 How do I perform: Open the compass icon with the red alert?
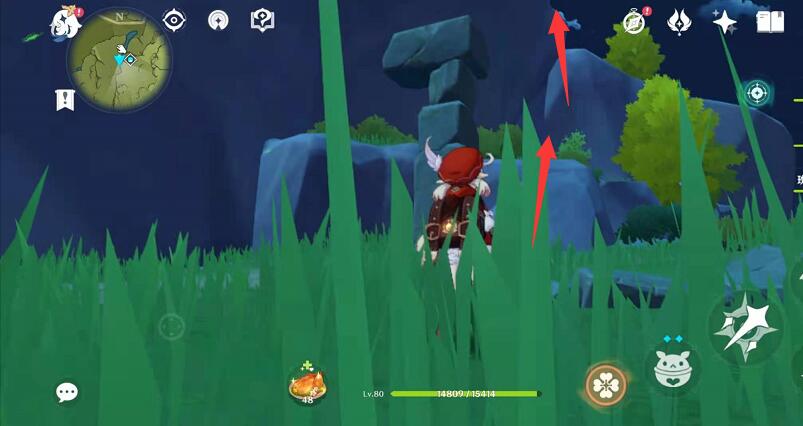pos(634,21)
